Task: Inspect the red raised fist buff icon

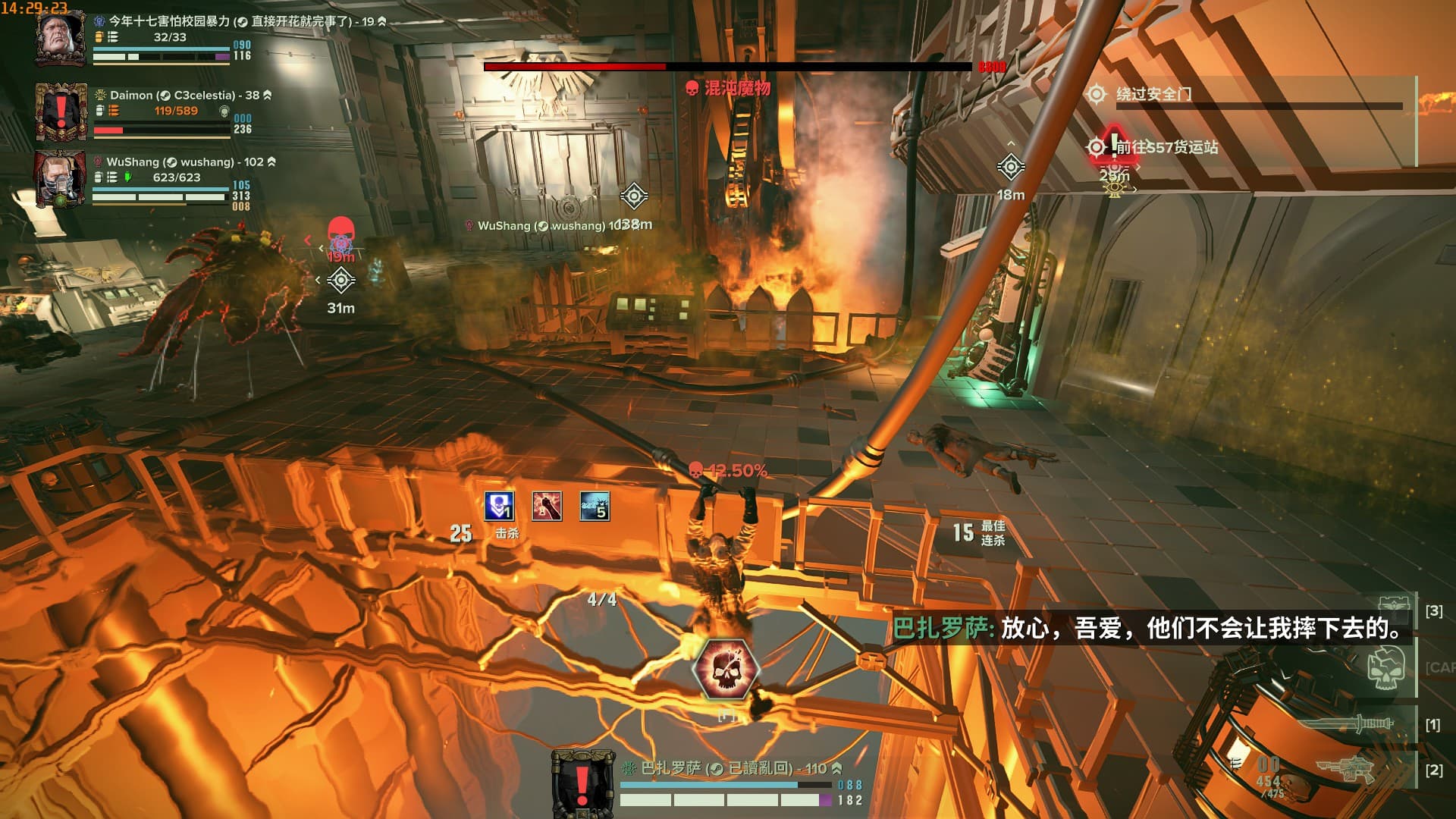Action: (547, 506)
